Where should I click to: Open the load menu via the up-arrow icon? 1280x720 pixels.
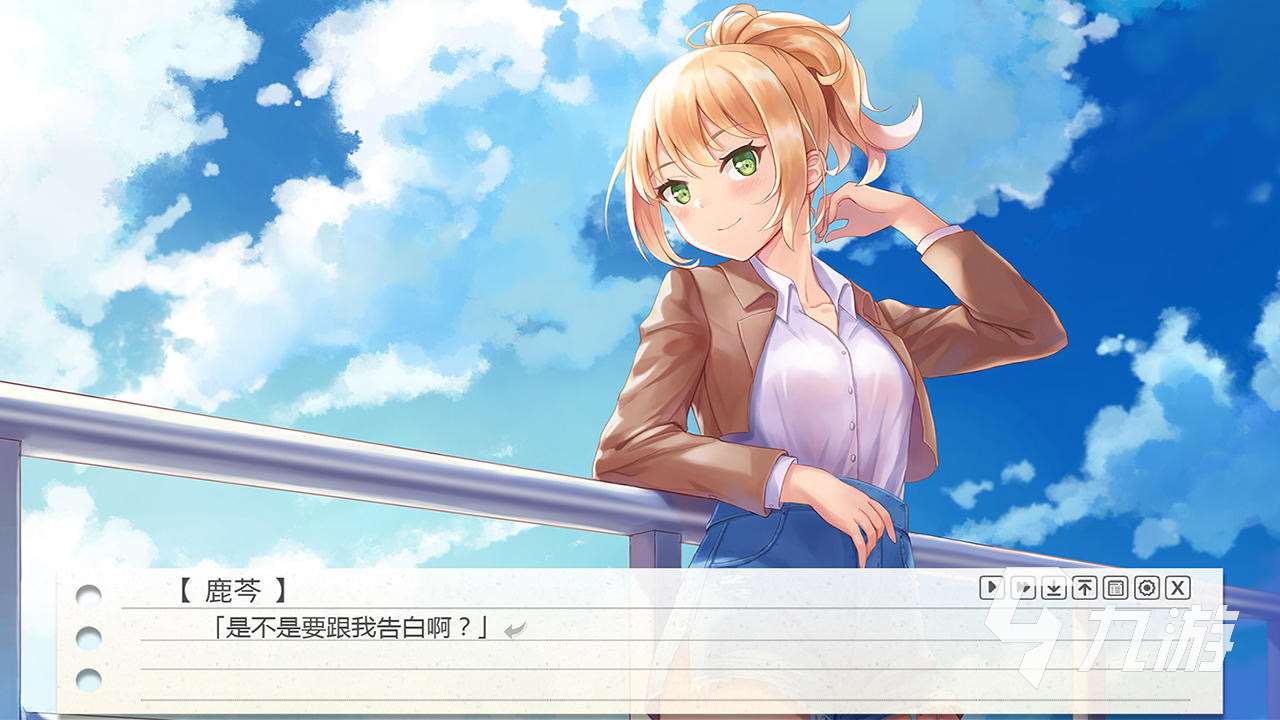click(1085, 588)
